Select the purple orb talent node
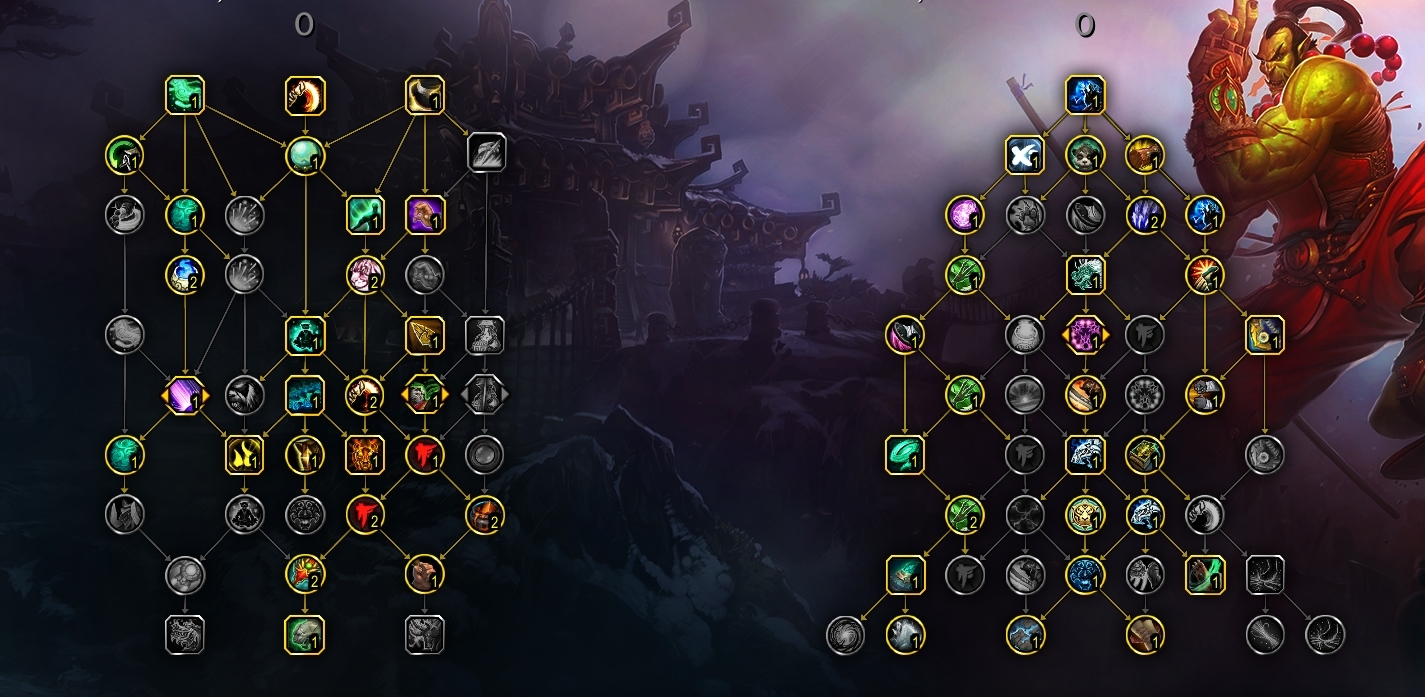Viewport: 1425px width, 697px height. 965,214
